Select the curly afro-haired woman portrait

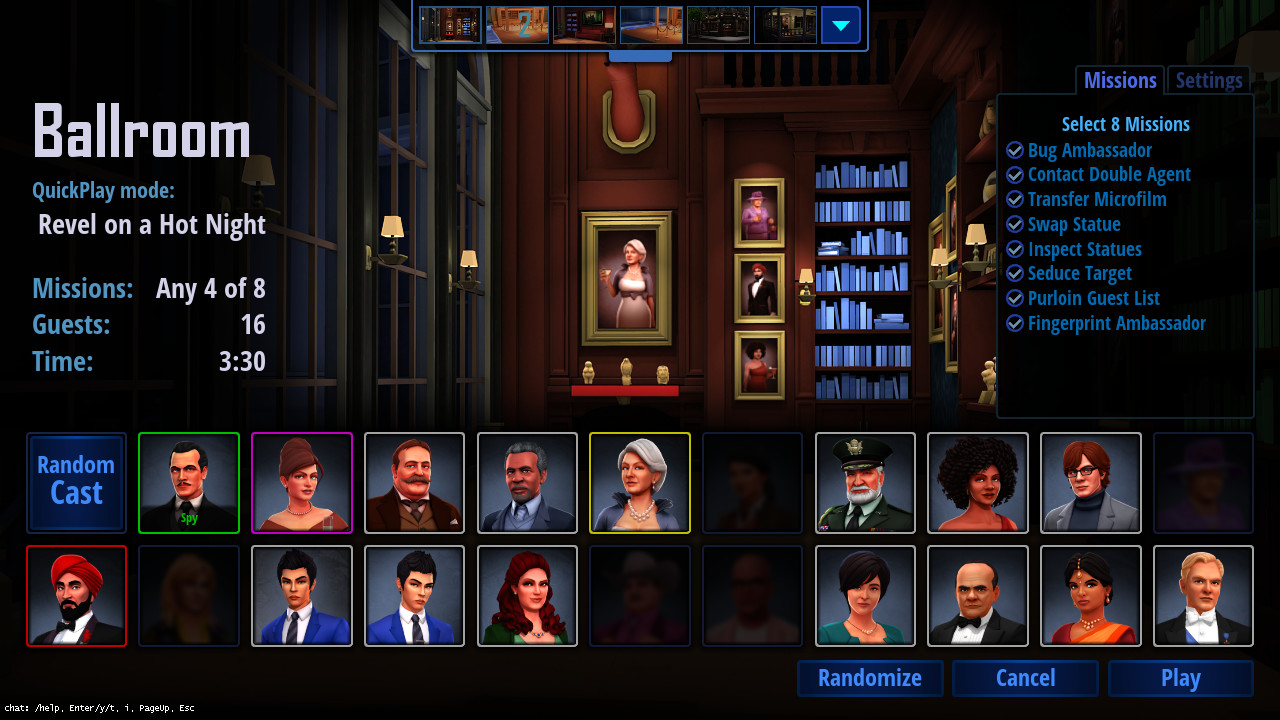click(977, 483)
